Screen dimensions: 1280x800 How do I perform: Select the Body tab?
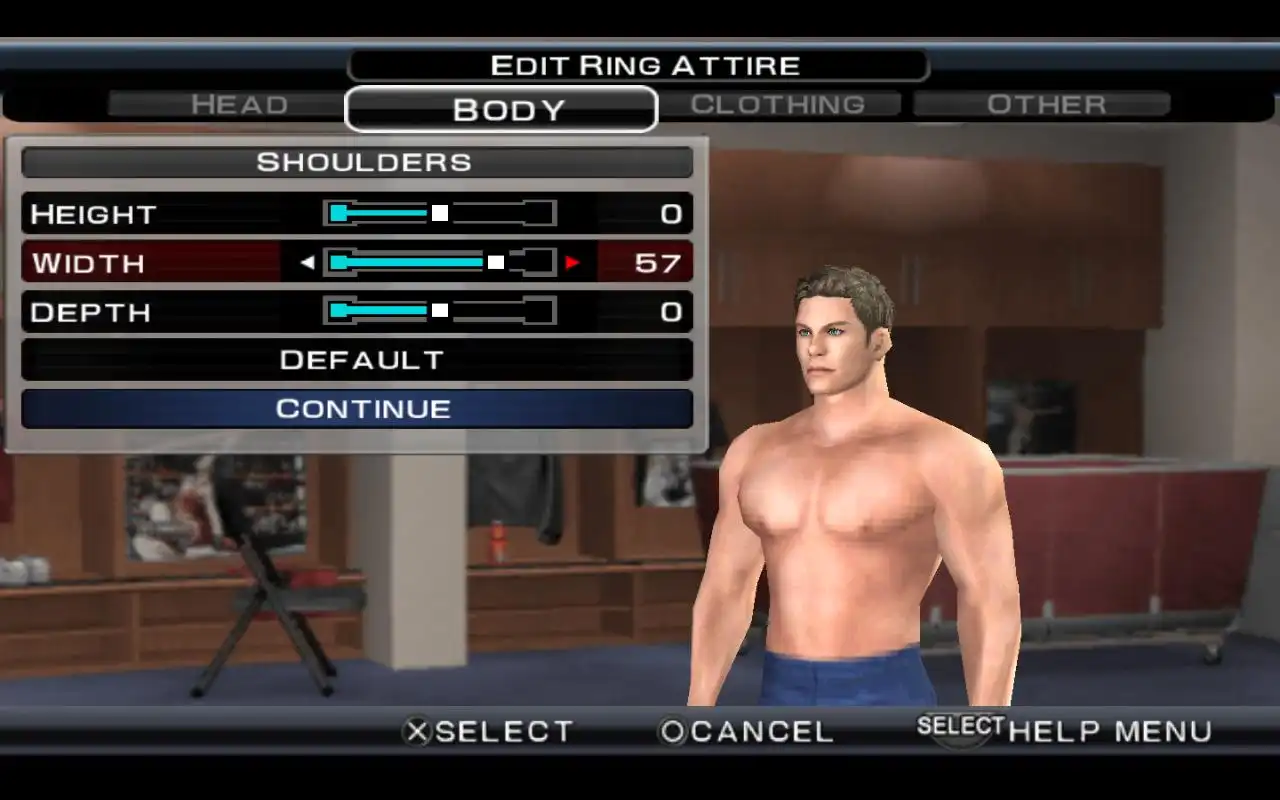tap(501, 109)
